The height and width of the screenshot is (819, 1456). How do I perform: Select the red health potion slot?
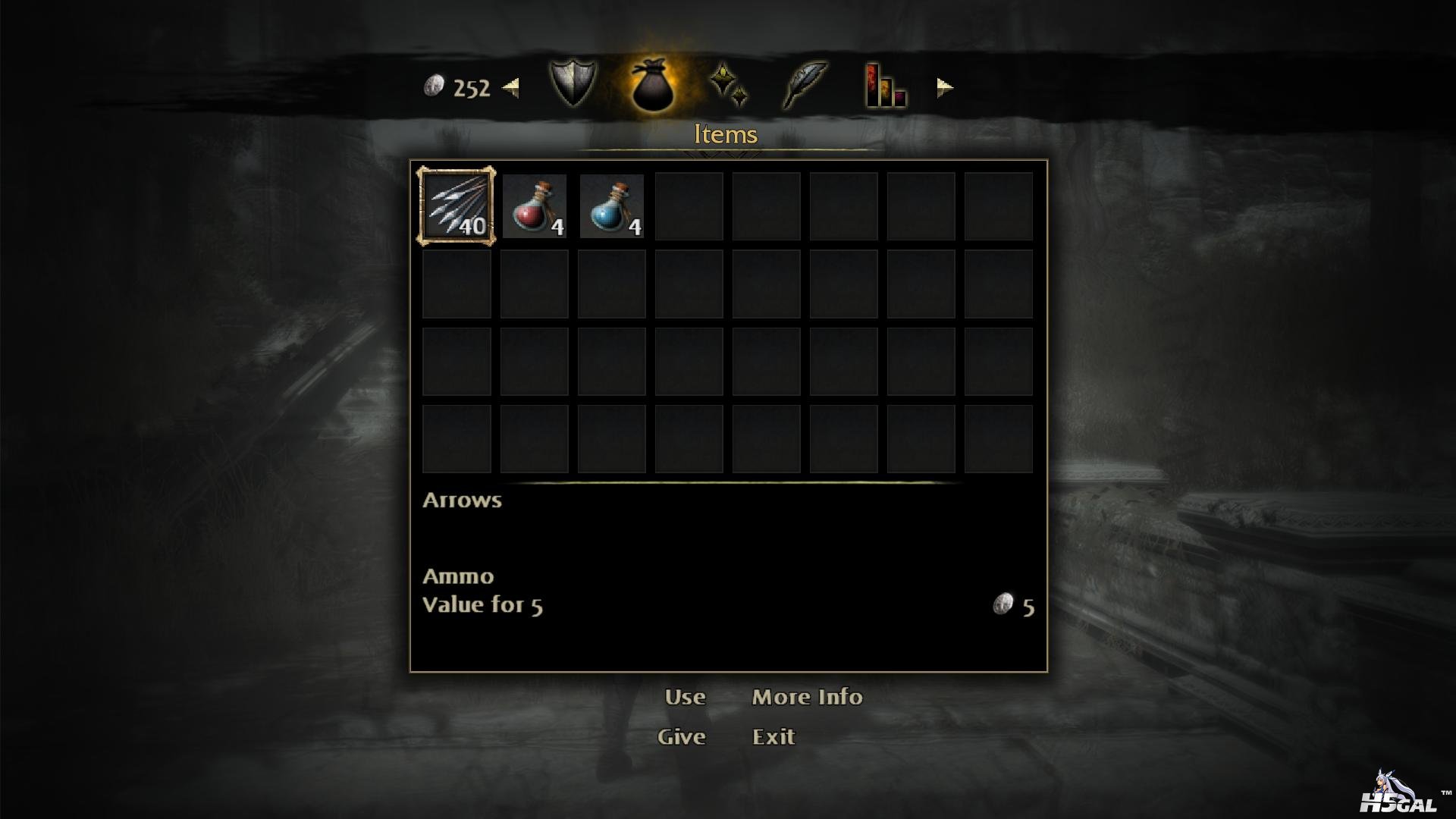(x=534, y=206)
